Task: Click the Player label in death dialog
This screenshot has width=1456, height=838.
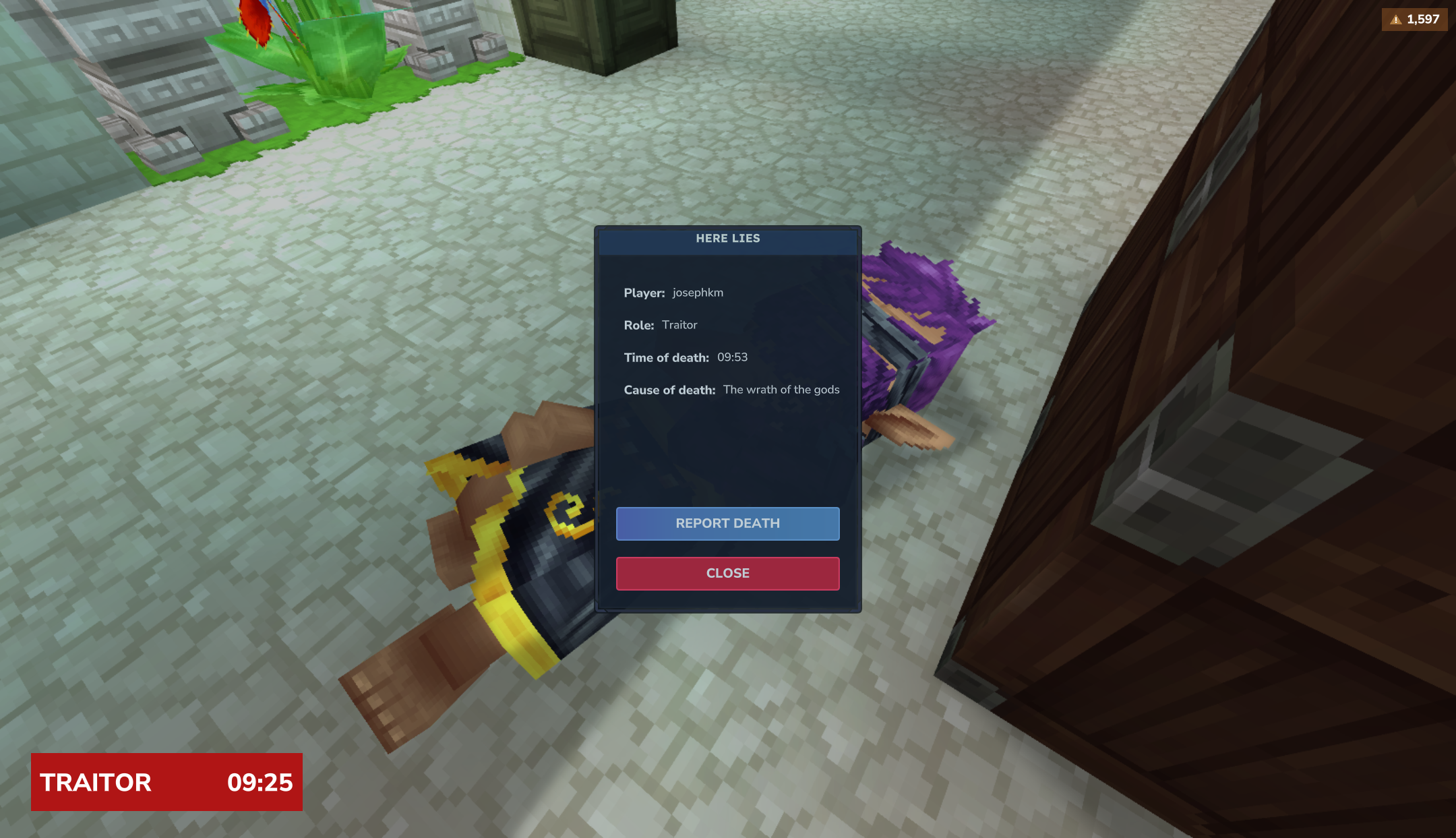Action: pyautogui.click(x=644, y=293)
